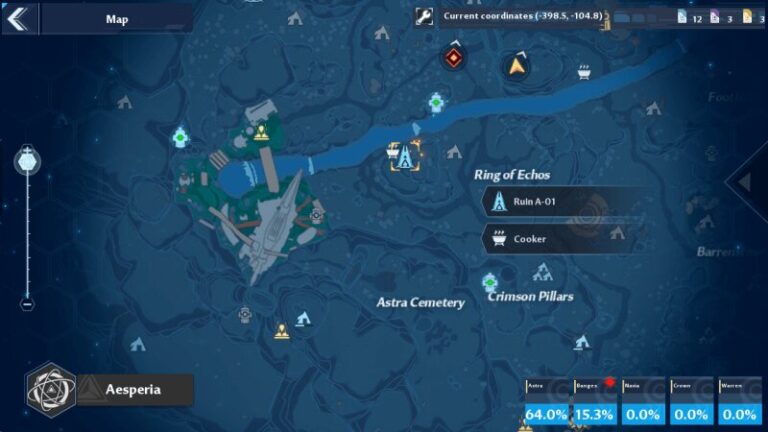Click the red diamond boss marker on the map
The width and height of the screenshot is (768, 432).
tap(455, 58)
